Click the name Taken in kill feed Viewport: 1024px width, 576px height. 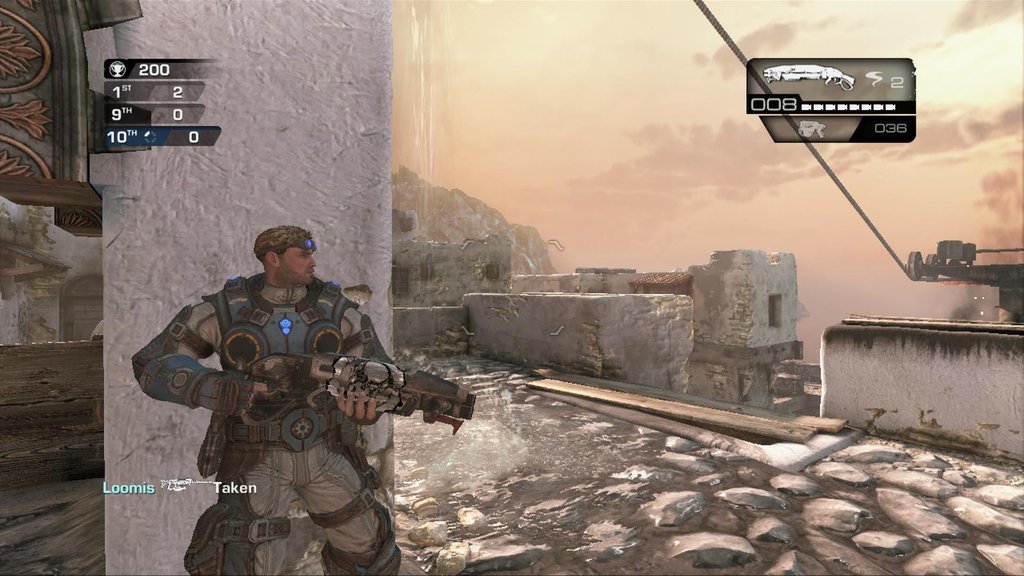[x=235, y=488]
